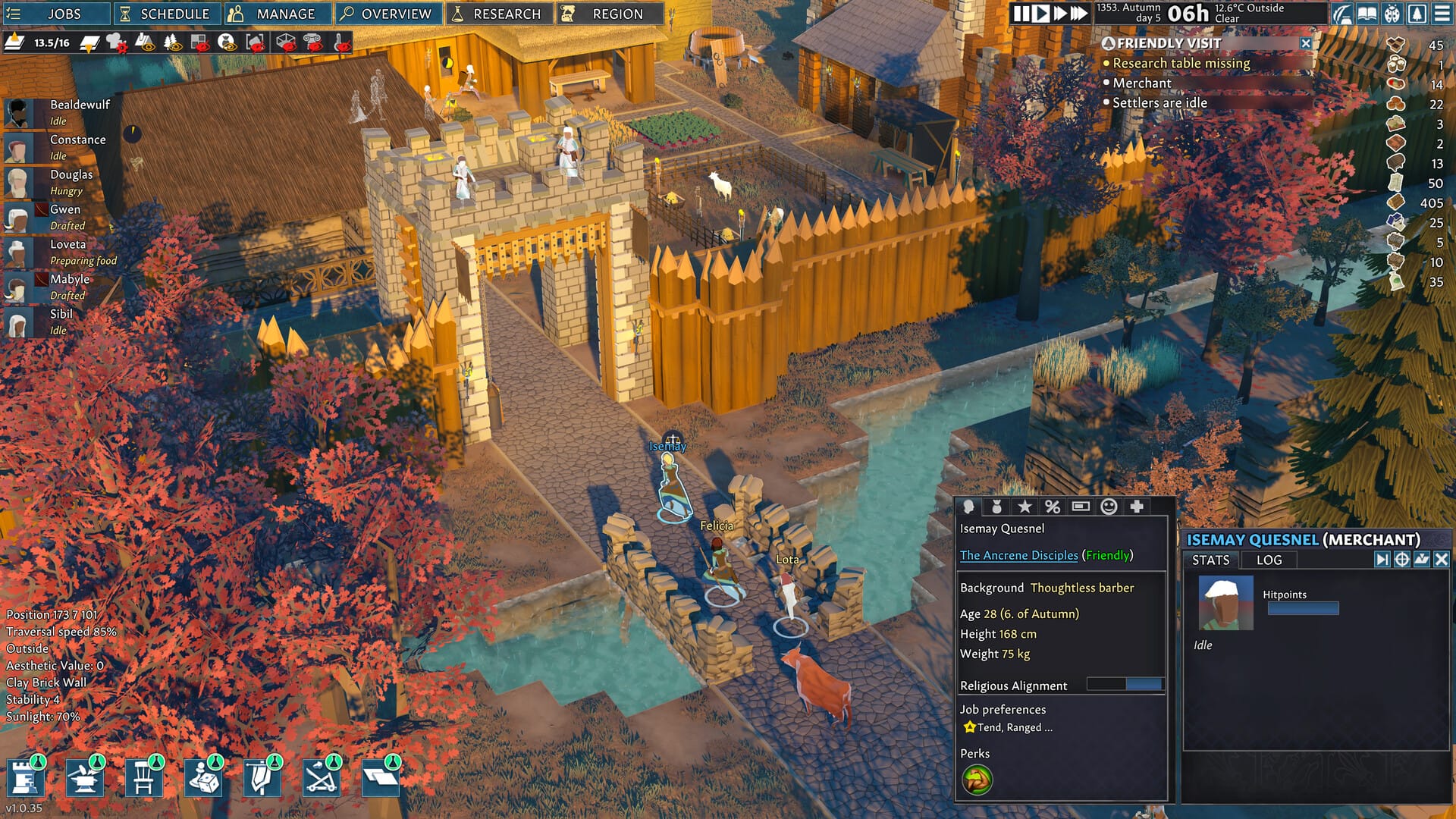Follow The Ancrene Disciples faction link
The image size is (1456, 819).
(1018, 555)
